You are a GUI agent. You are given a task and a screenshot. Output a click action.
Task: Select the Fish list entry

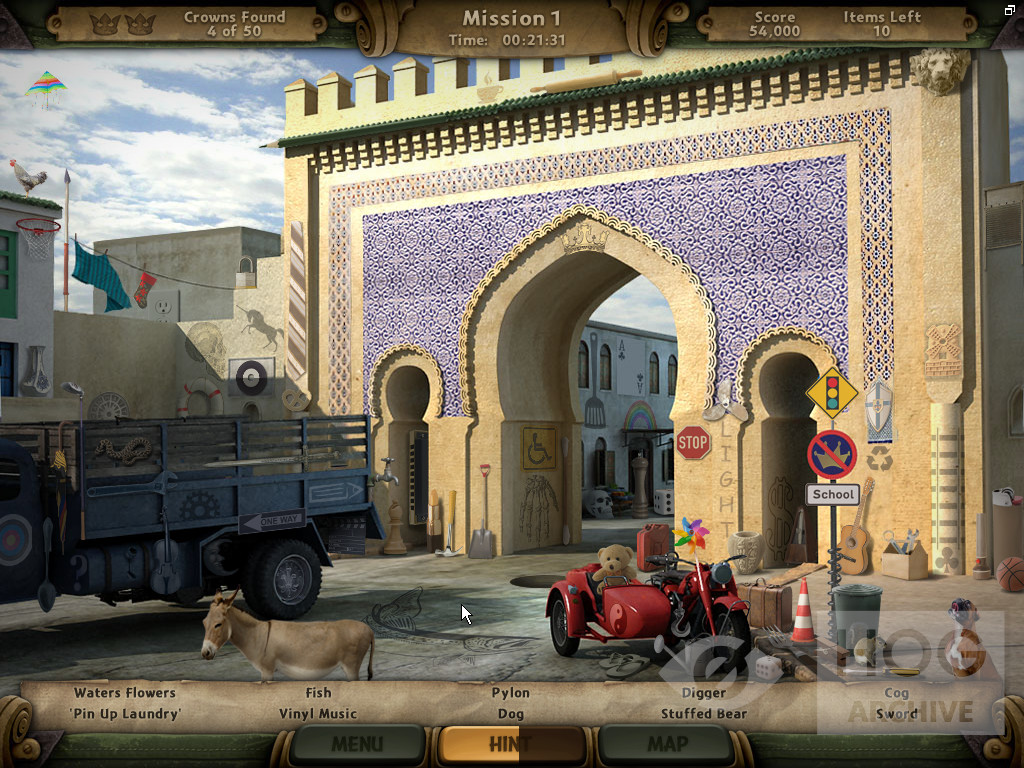click(x=318, y=693)
